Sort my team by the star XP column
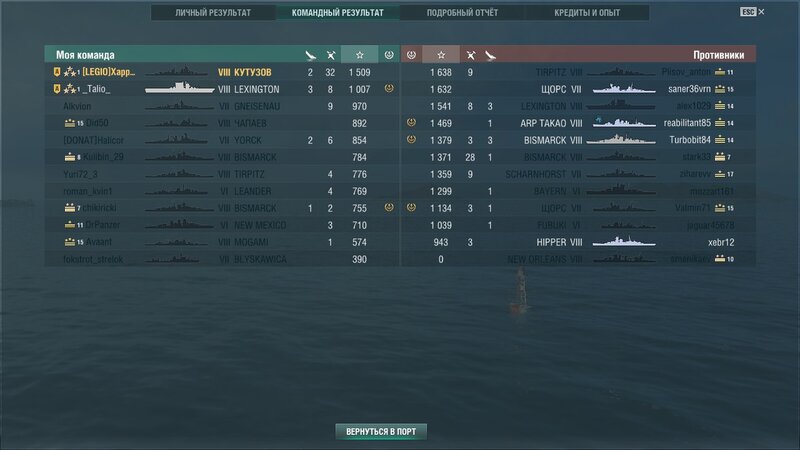The image size is (800, 450). coord(359,55)
